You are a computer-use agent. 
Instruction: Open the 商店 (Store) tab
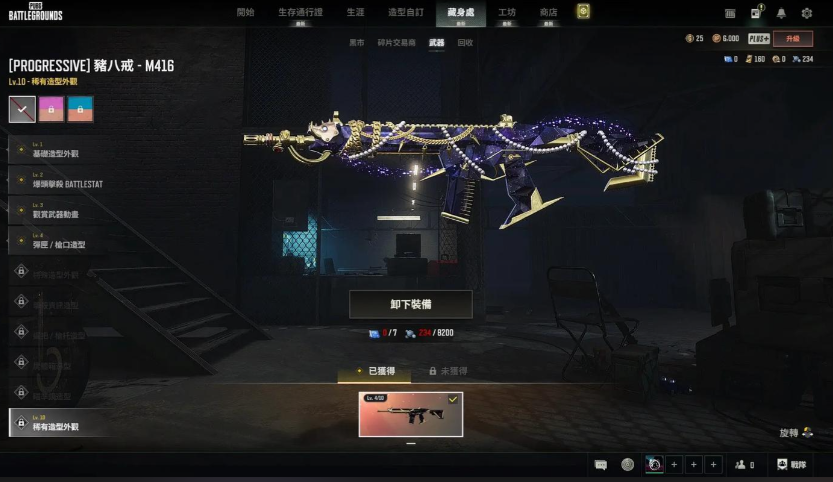pyautogui.click(x=548, y=12)
